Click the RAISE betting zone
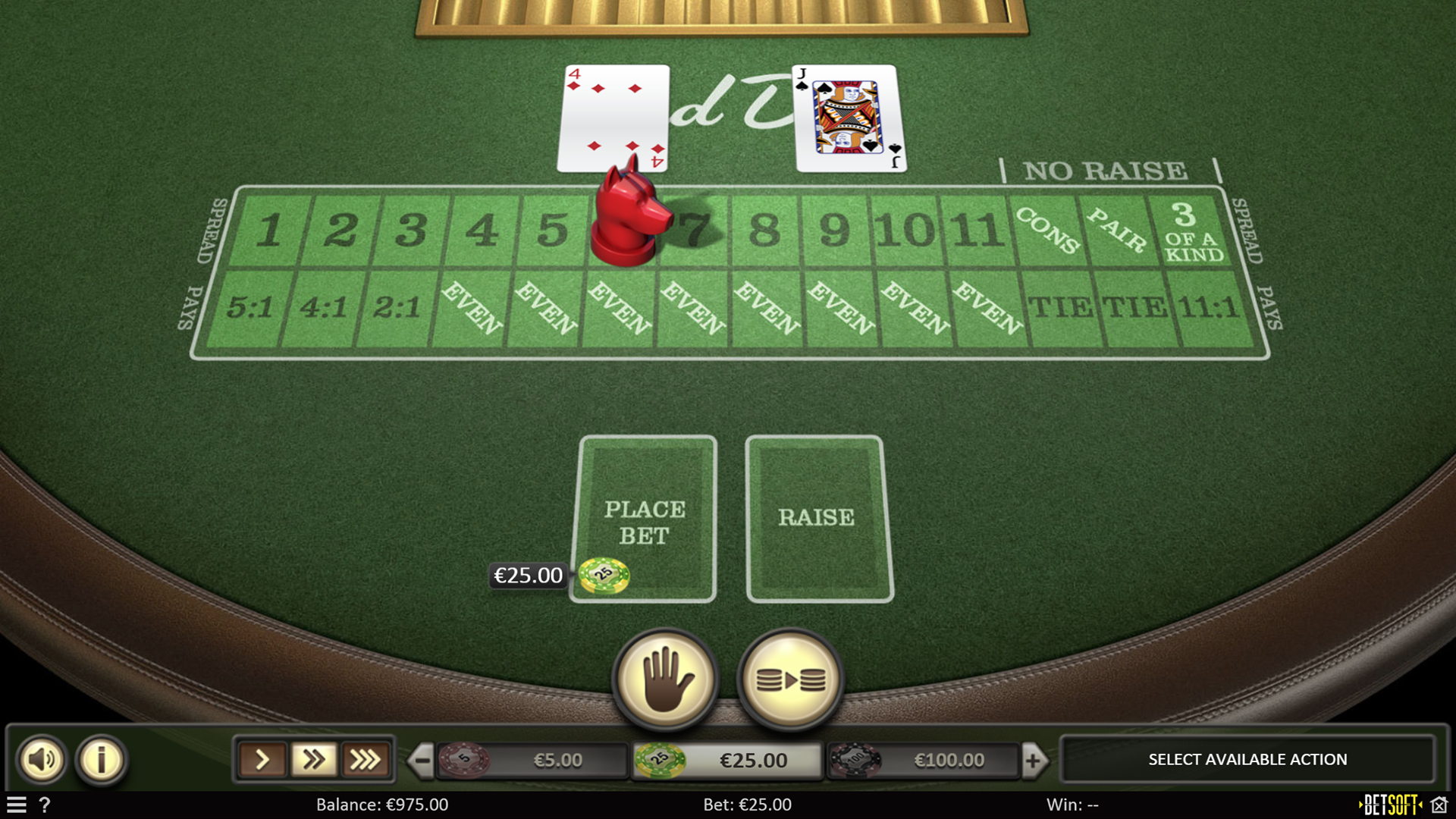 pos(817,517)
